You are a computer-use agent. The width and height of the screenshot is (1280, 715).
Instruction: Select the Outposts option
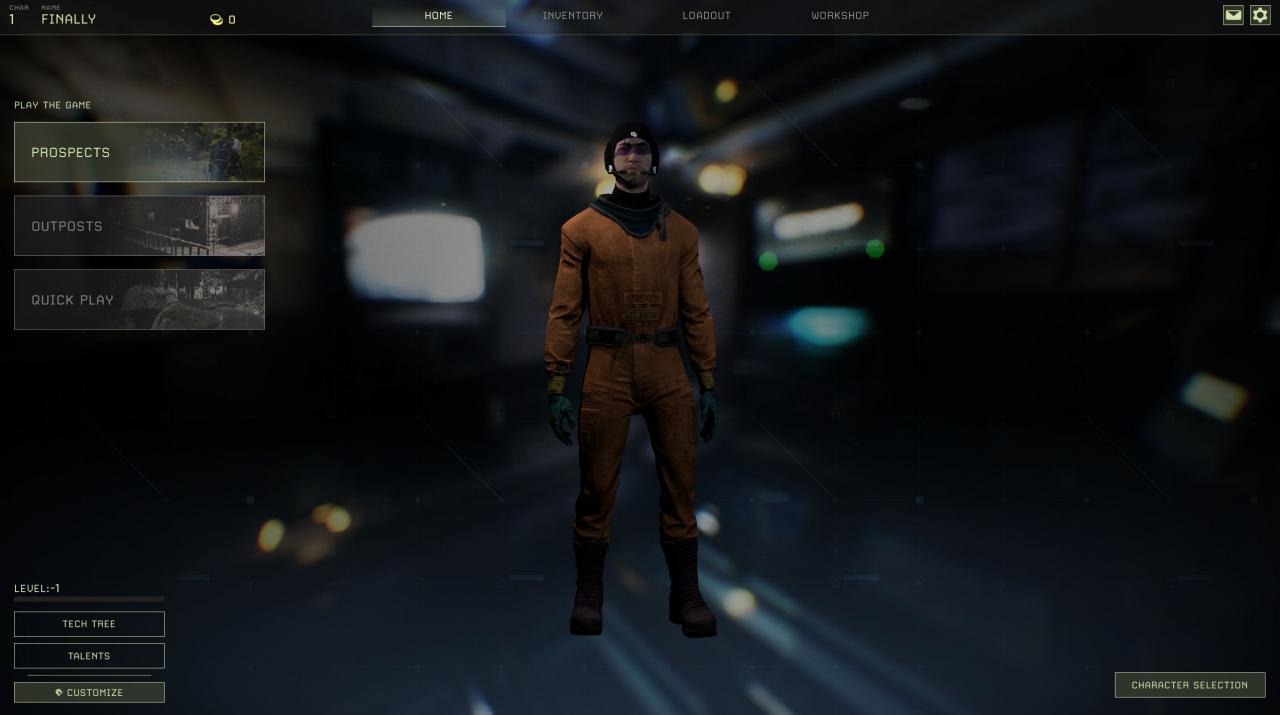[x=139, y=226]
